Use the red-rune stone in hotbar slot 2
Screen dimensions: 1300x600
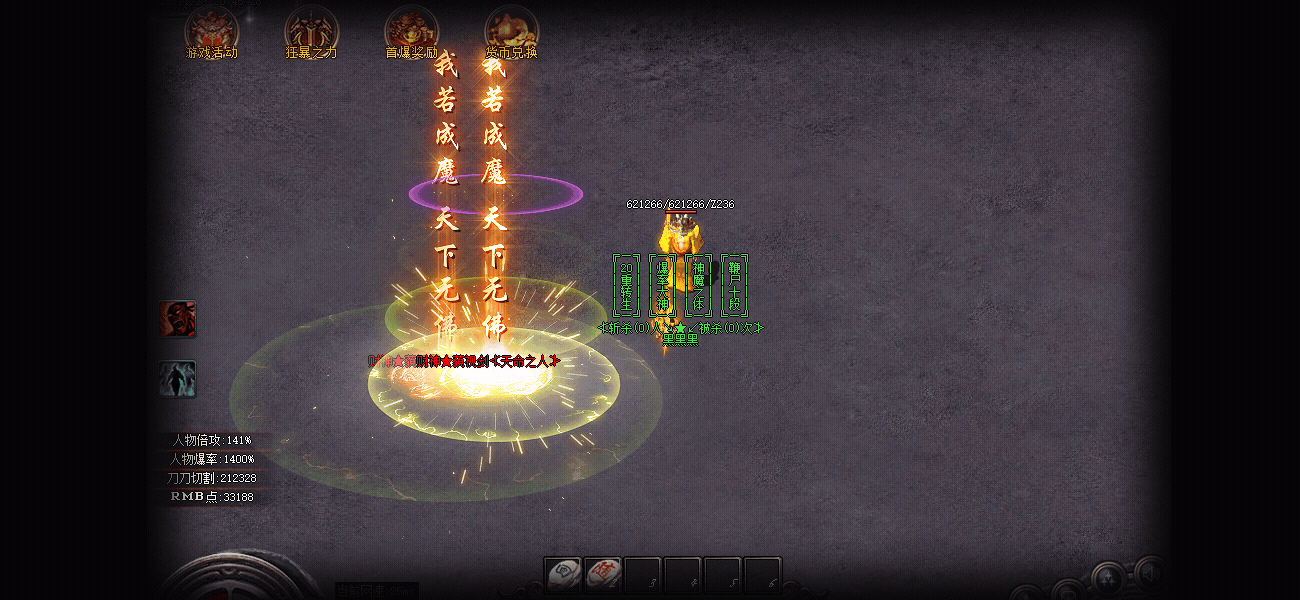603,574
